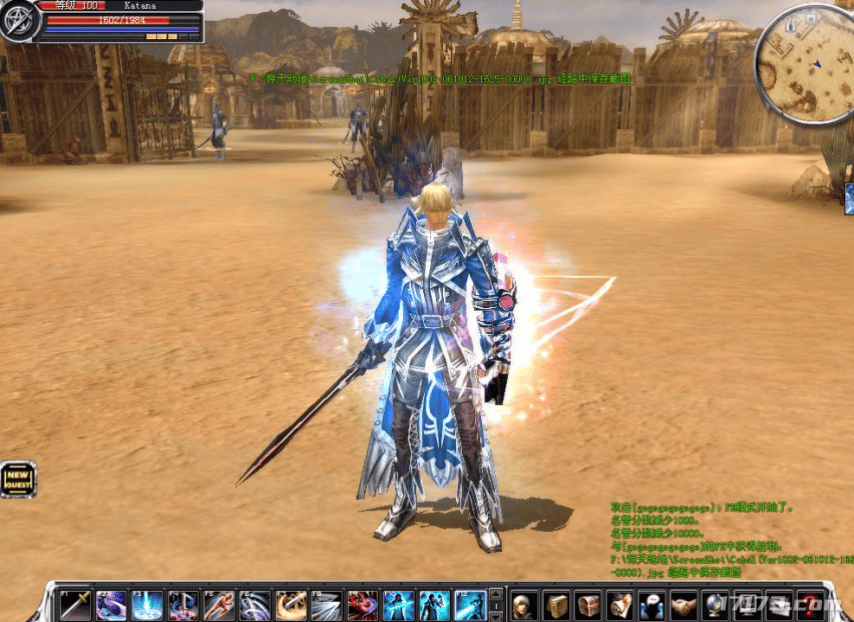Open the character portrait menu
Image resolution: width=854 pixels, height=622 pixels.
pyautogui.click(x=524, y=605)
